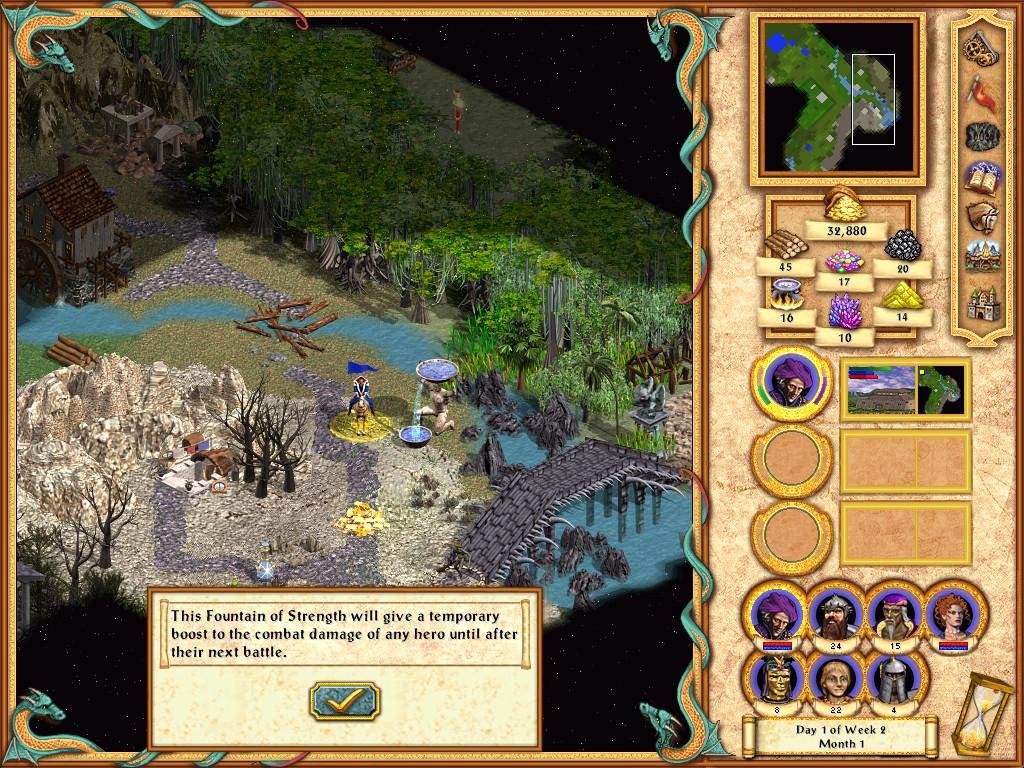The image size is (1024, 768).
Task: Click the small island map thumbnail
Action: [x=942, y=391]
